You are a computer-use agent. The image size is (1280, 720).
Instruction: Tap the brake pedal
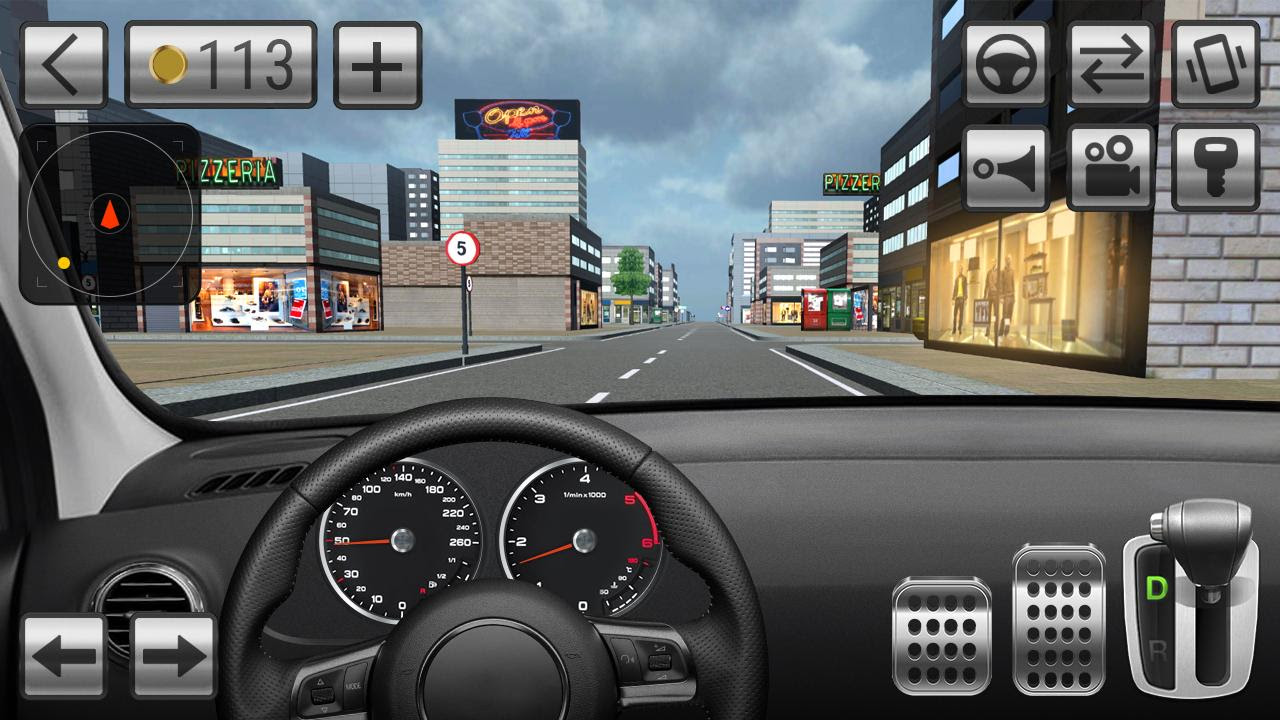942,635
